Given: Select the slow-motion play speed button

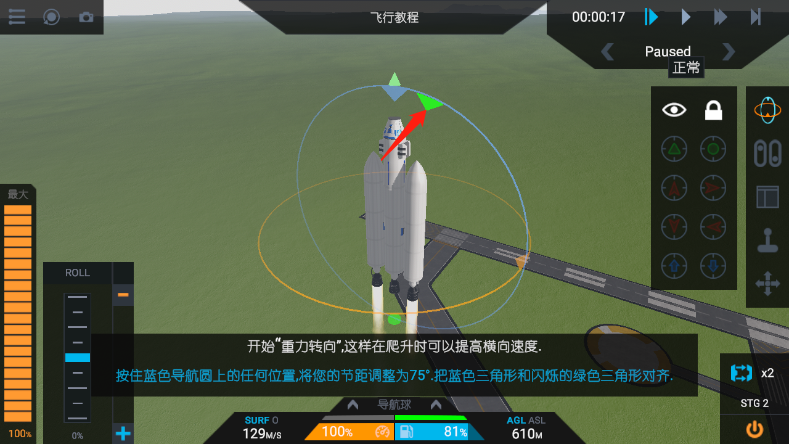Looking at the screenshot, I should pyautogui.click(x=651, y=17).
